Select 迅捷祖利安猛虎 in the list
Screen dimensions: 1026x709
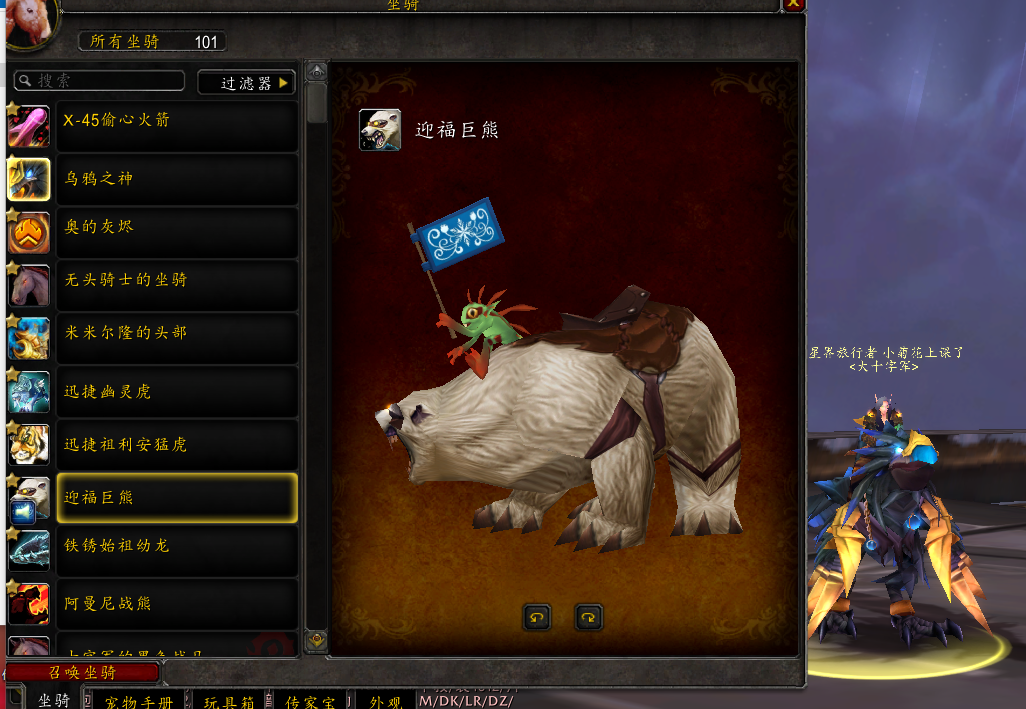click(x=177, y=444)
